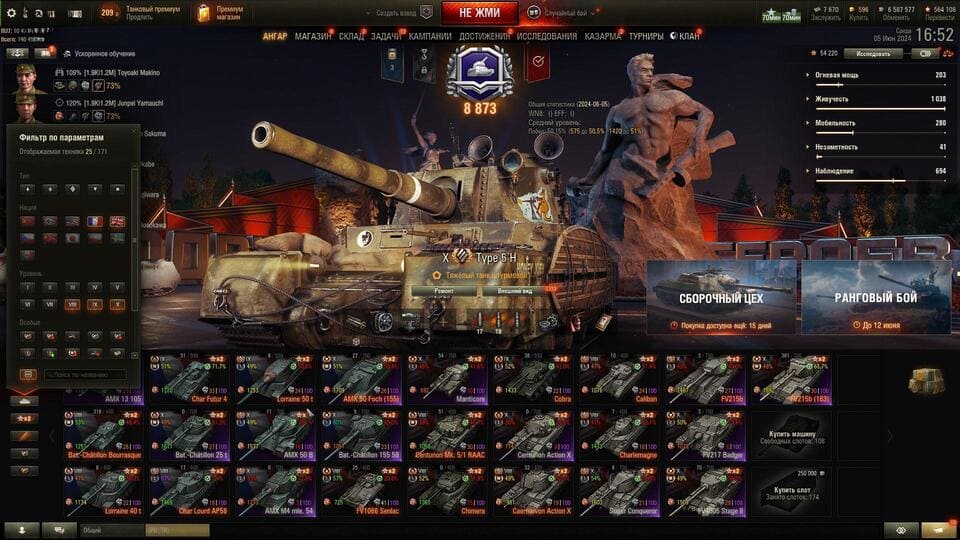Start battle with the red НЕ ЖМИ button
Image resolution: width=960 pixels, height=540 pixels.
point(479,13)
